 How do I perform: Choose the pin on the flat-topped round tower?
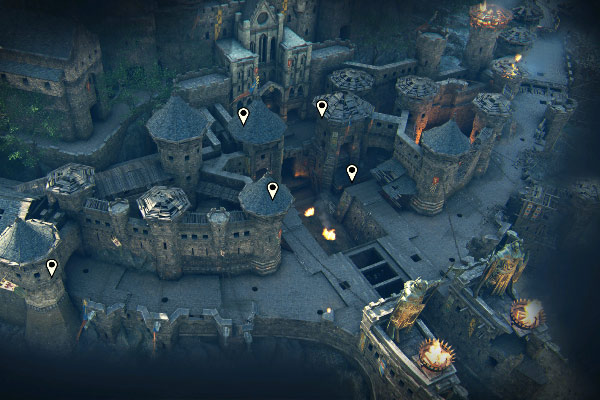(322, 108)
